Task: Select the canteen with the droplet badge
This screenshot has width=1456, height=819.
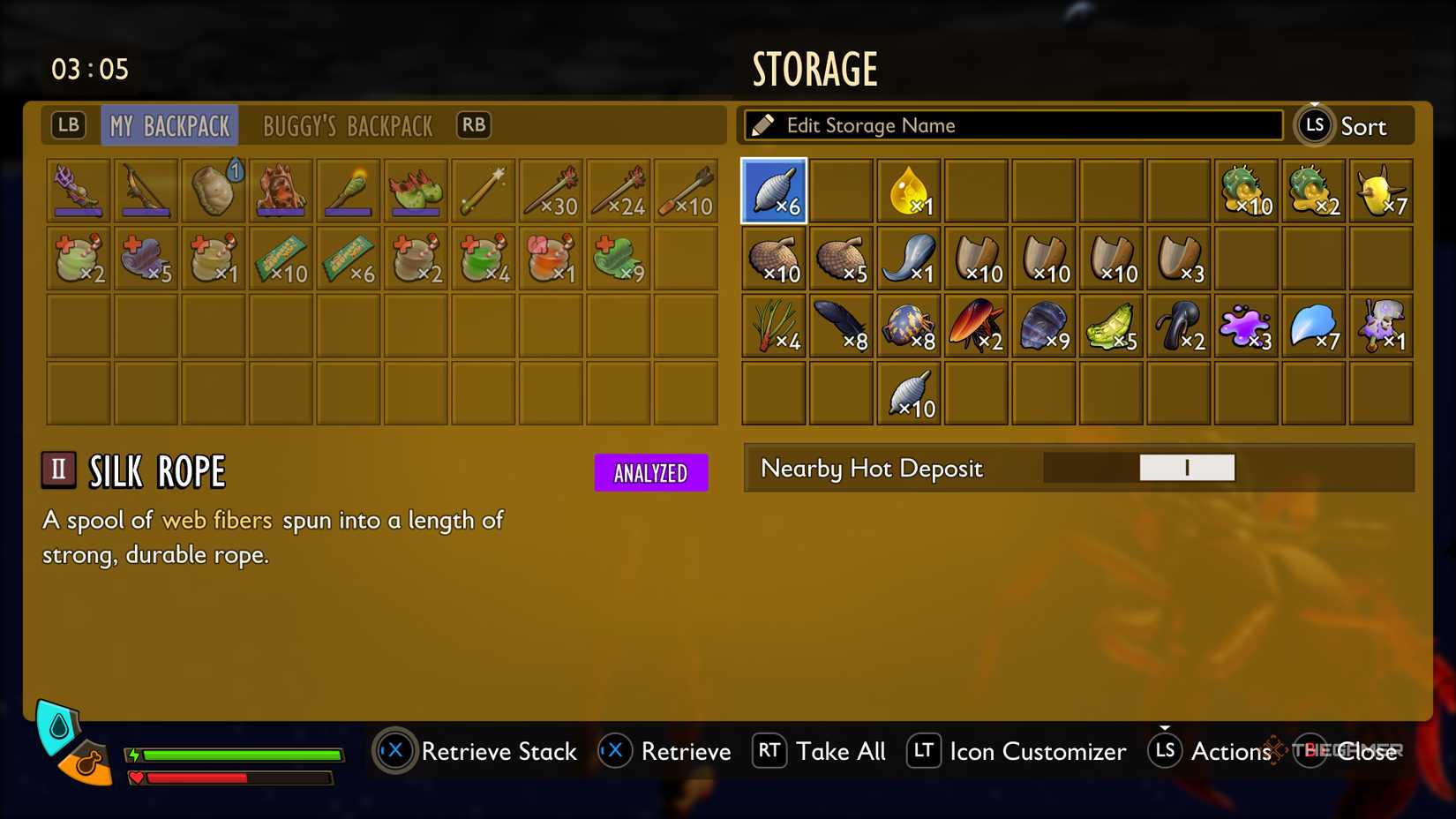Action: [213, 190]
